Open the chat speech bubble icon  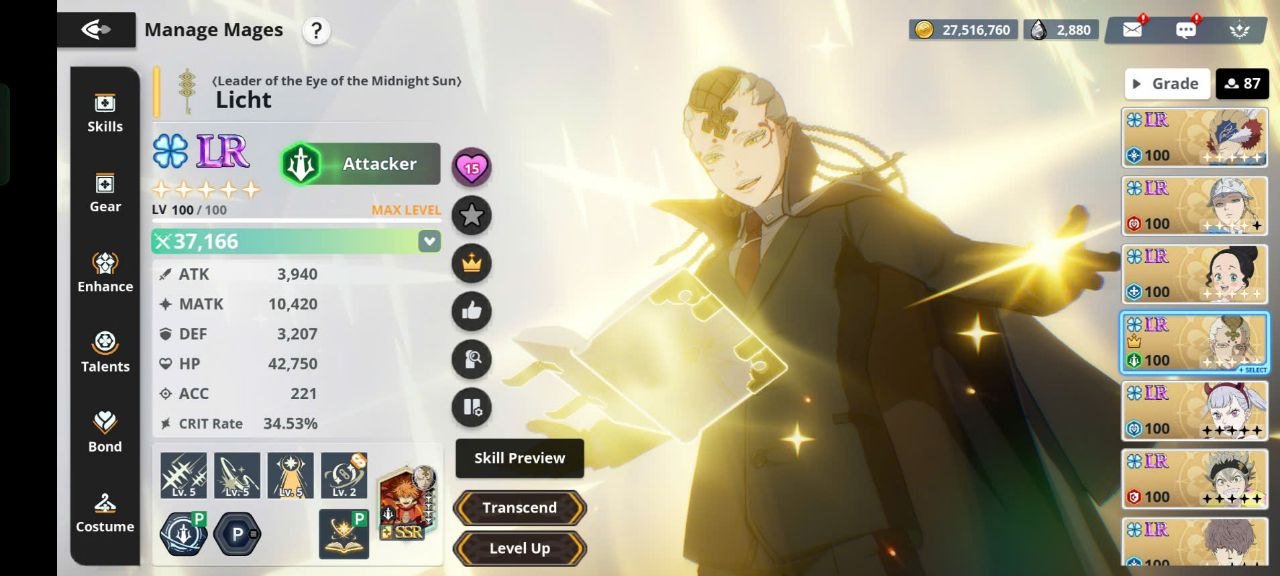[1186, 30]
